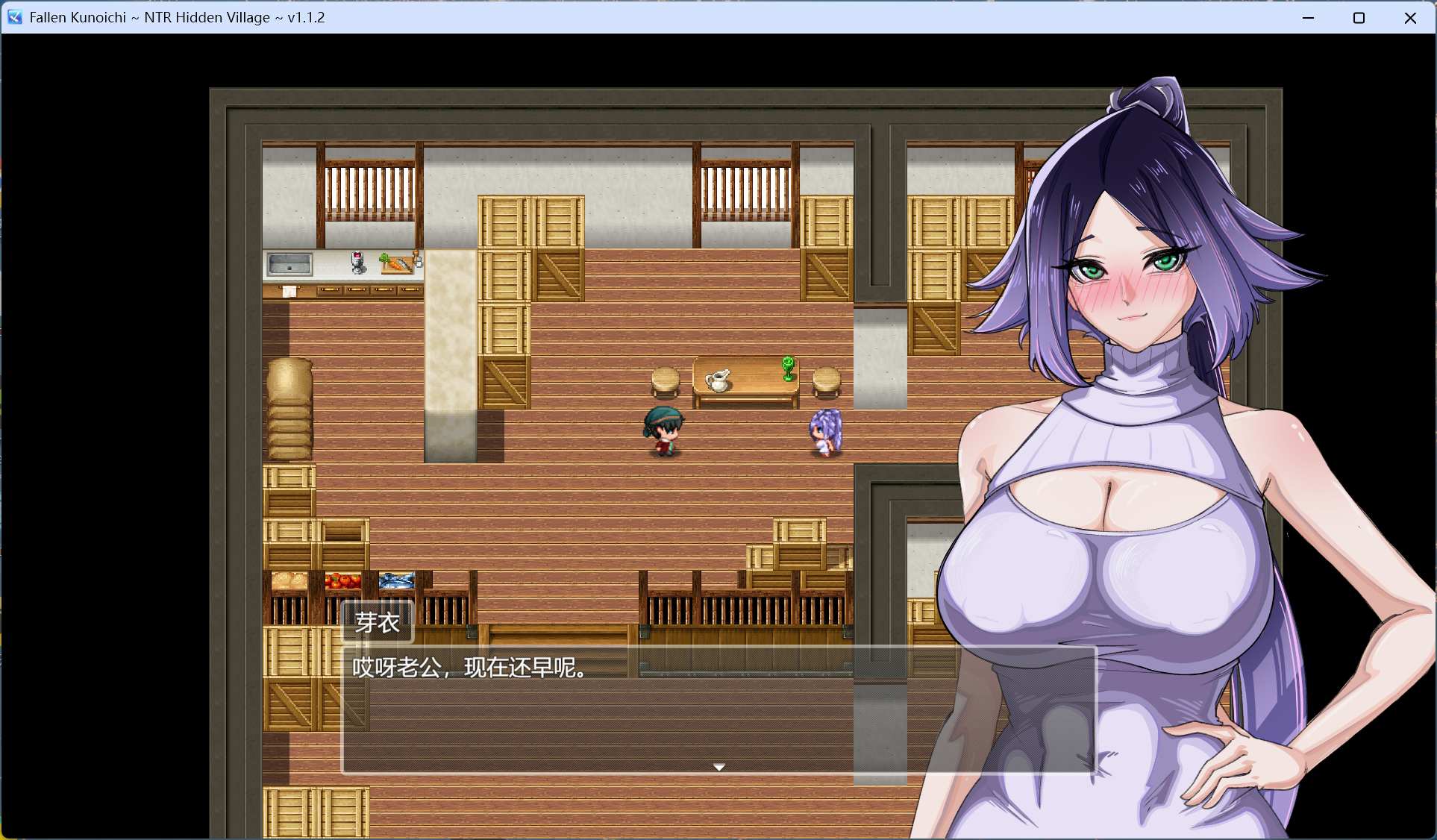The height and width of the screenshot is (840, 1437).
Task: Click the advance-dialogue arrow below the text box
Action: 718,766
